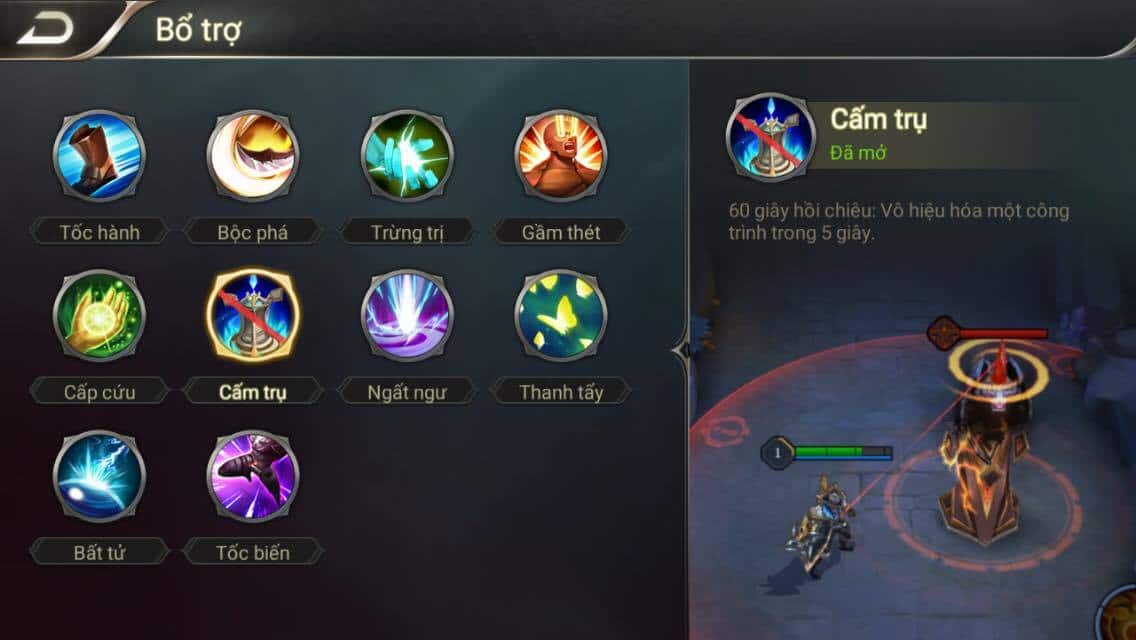This screenshot has width=1136, height=640.
Task: Select the Bất tử spell icon
Action: (x=99, y=476)
